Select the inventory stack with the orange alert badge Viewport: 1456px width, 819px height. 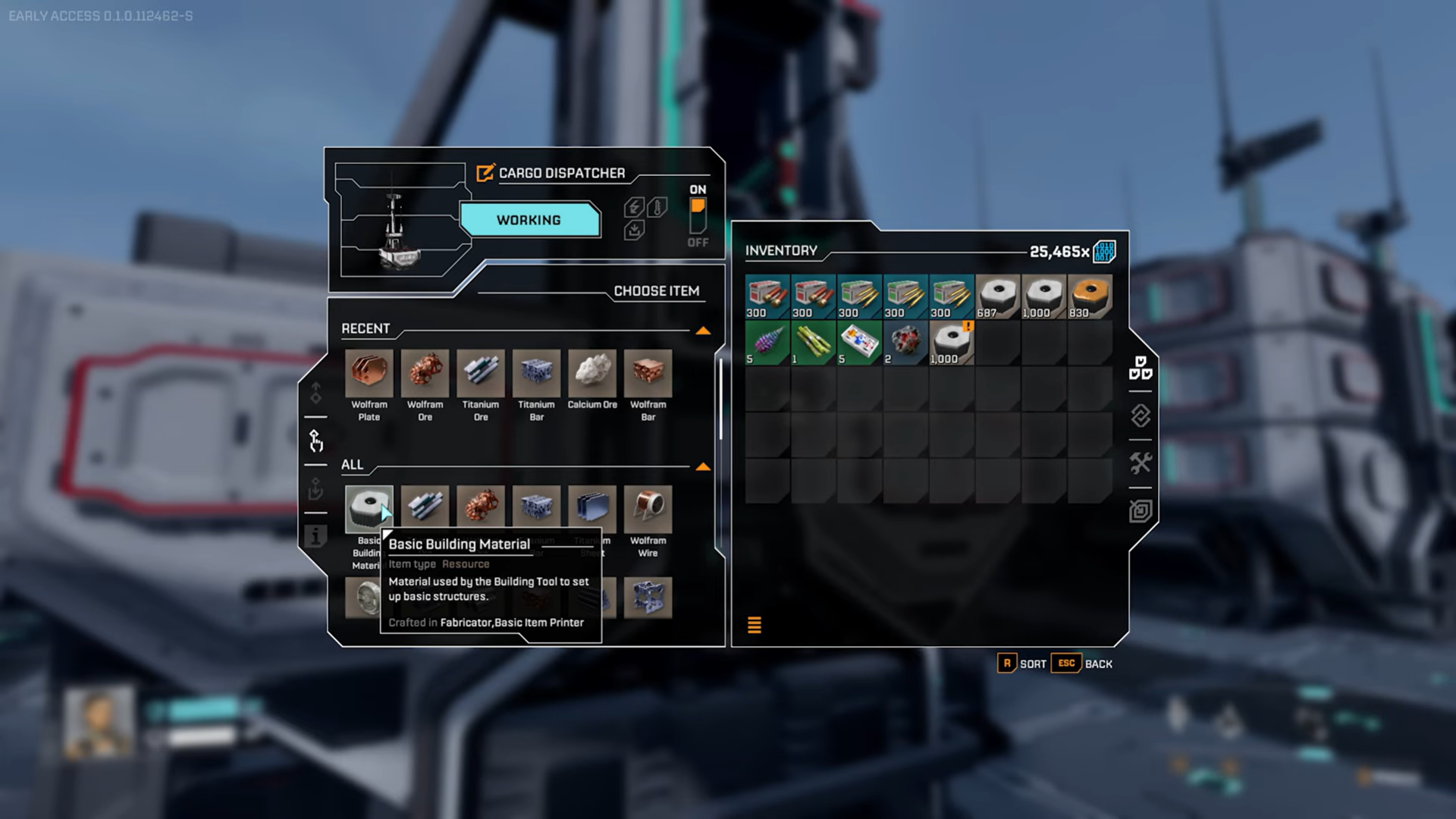952,343
